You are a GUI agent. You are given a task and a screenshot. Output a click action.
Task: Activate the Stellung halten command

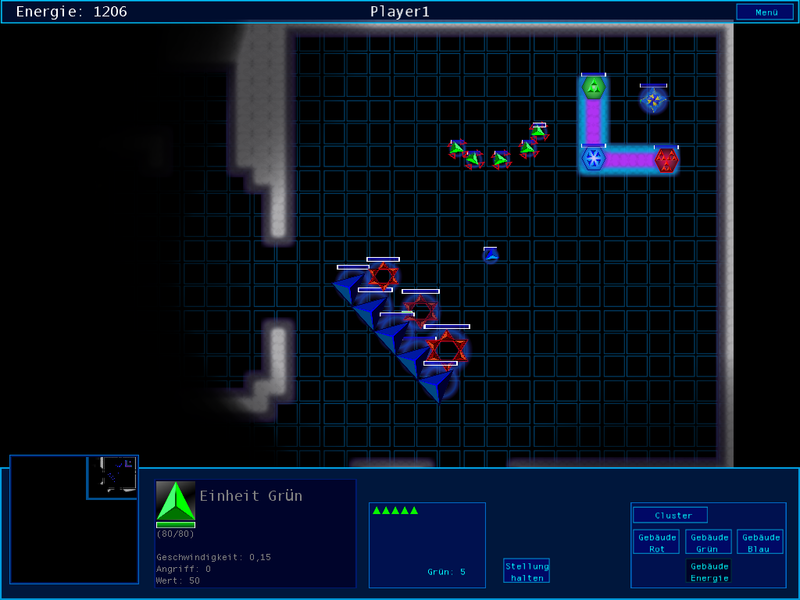tap(526, 571)
